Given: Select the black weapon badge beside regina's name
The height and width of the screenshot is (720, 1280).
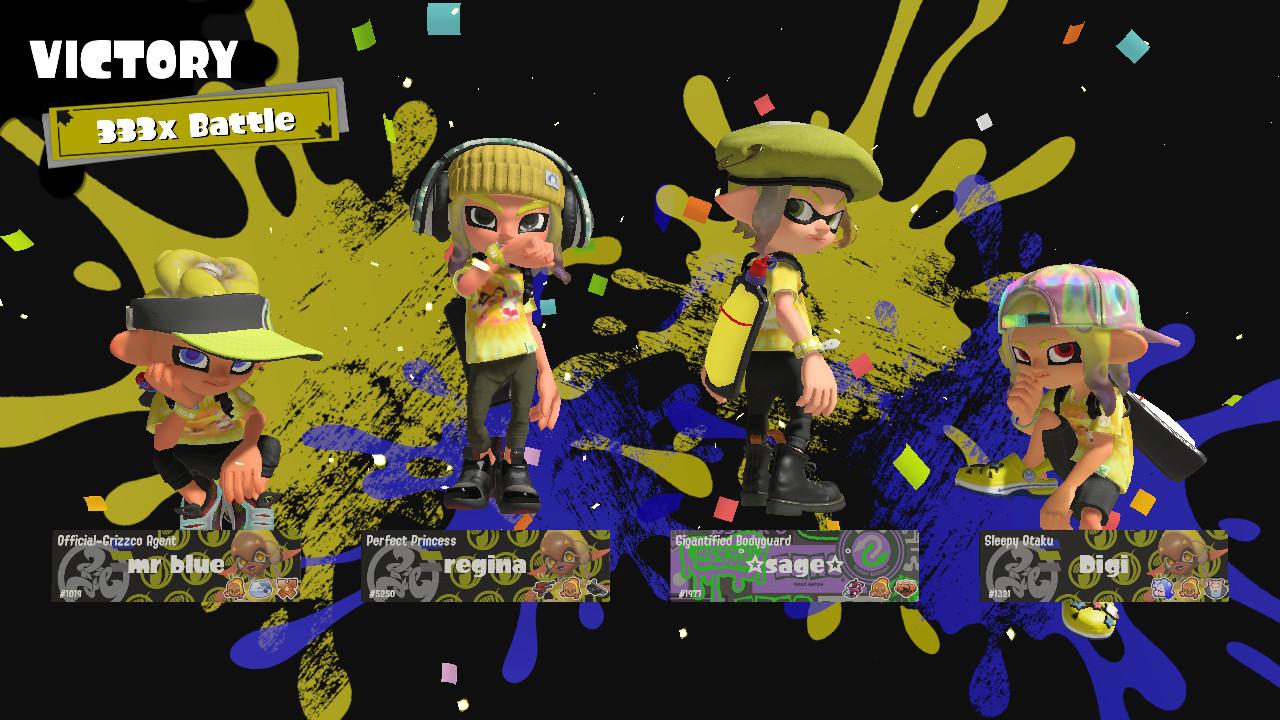Looking at the screenshot, I should tap(596, 588).
